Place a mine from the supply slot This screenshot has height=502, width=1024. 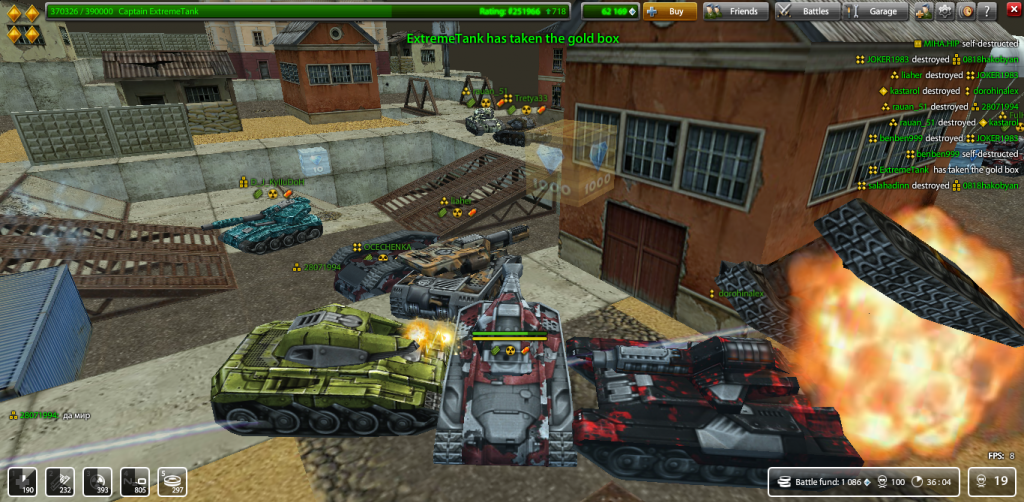coord(172,481)
